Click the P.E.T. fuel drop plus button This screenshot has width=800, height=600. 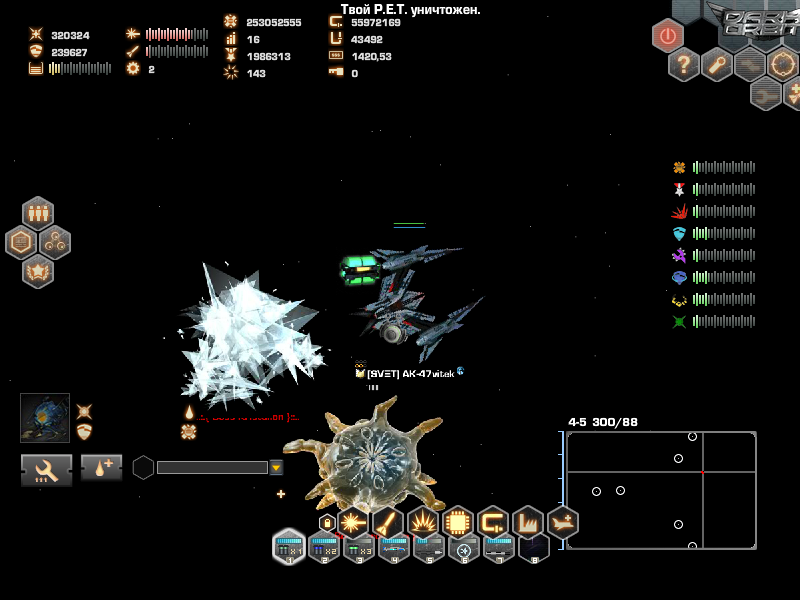pyautogui.click(x=102, y=468)
